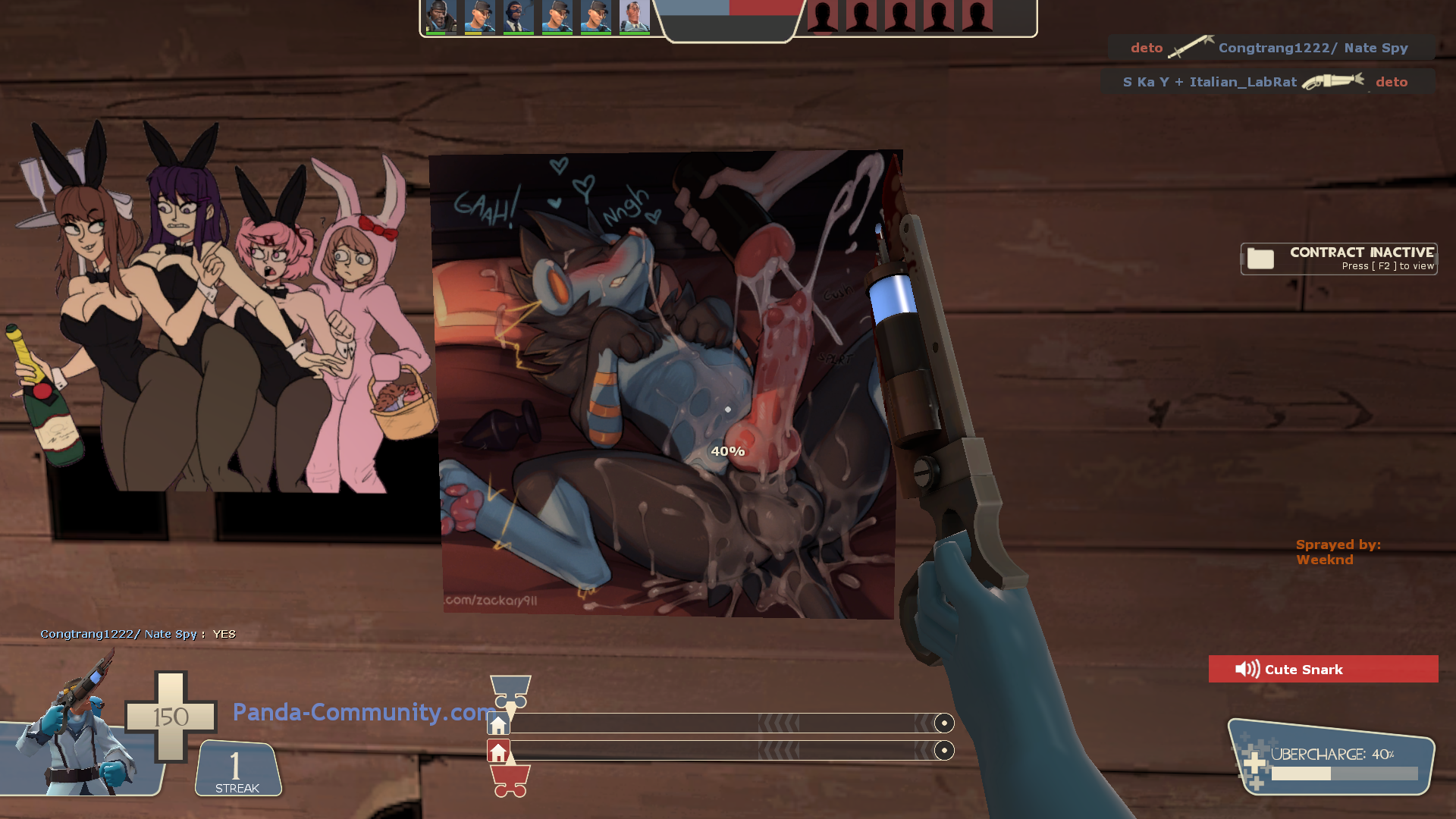Click the folder icon on the Contract Inactive panel
Image resolution: width=1456 pixels, height=819 pixels.
click(1260, 259)
